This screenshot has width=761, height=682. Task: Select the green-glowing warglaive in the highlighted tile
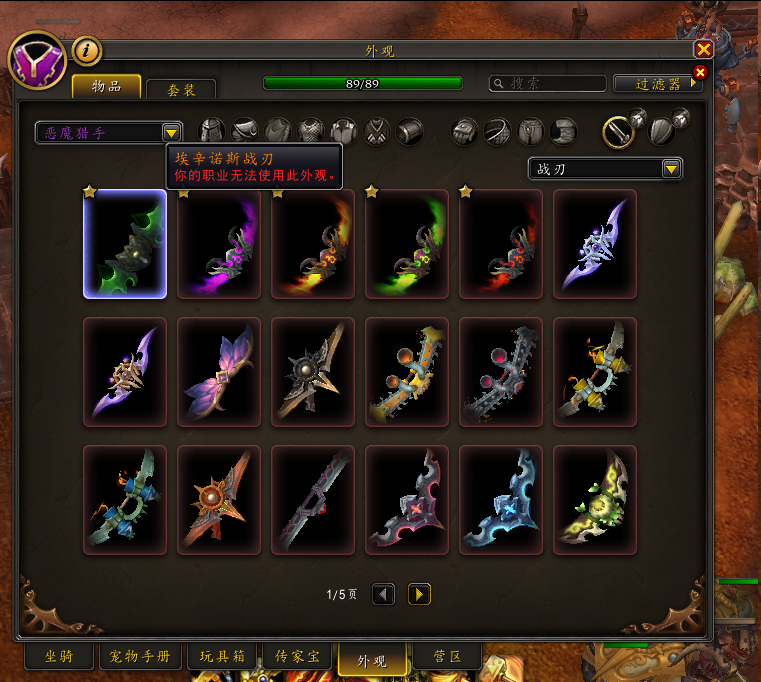click(x=125, y=244)
